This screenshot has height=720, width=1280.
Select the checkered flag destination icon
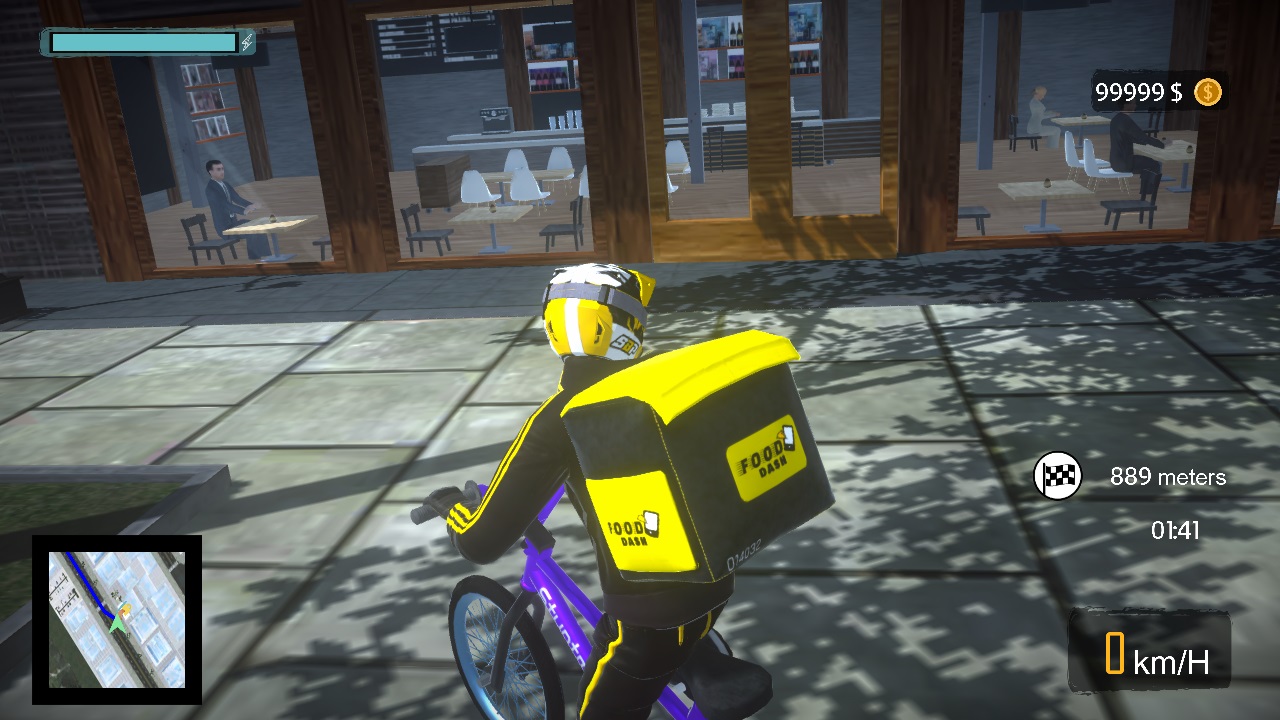1057,476
